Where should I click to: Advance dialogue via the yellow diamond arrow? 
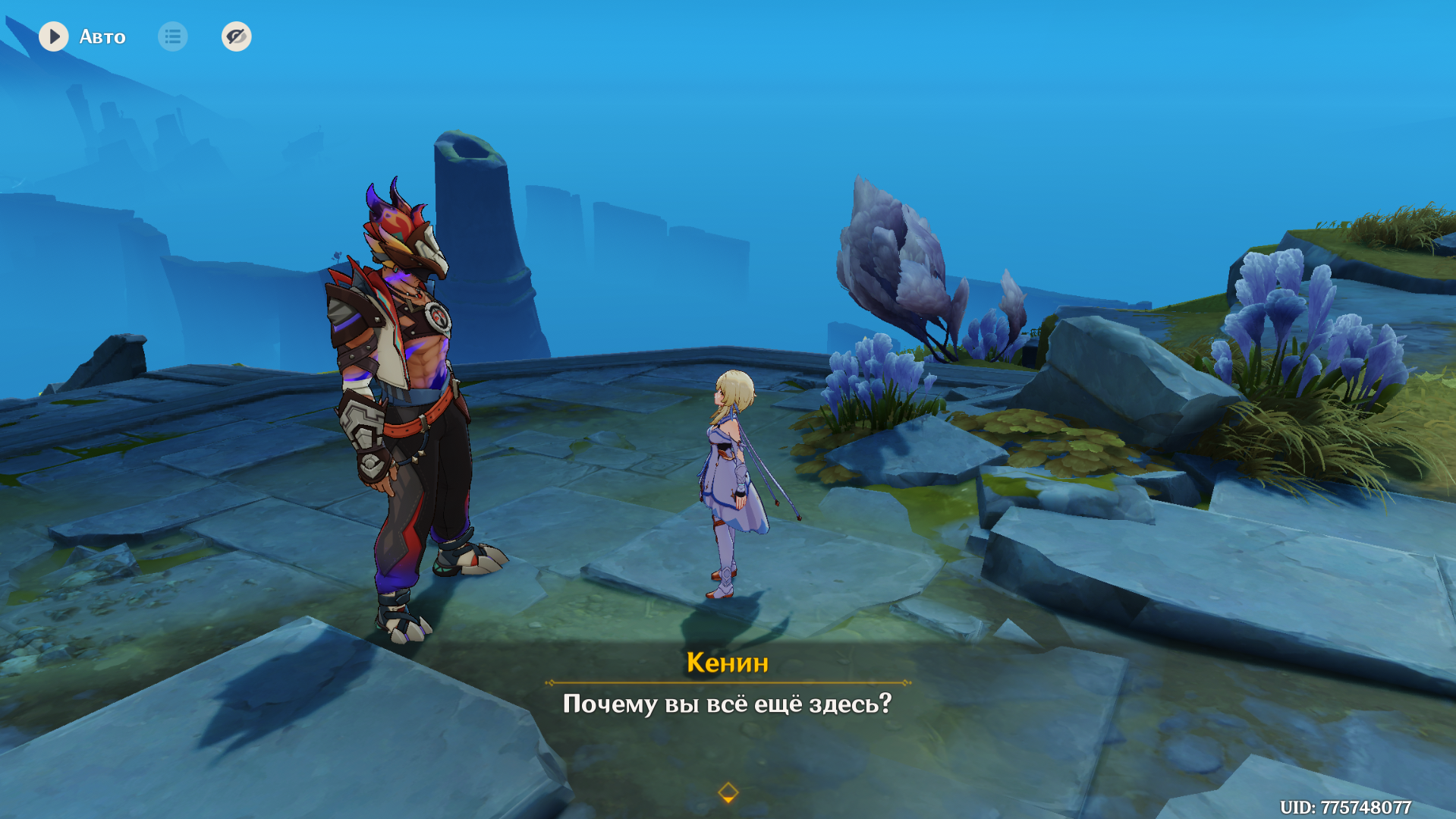click(x=728, y=792)
